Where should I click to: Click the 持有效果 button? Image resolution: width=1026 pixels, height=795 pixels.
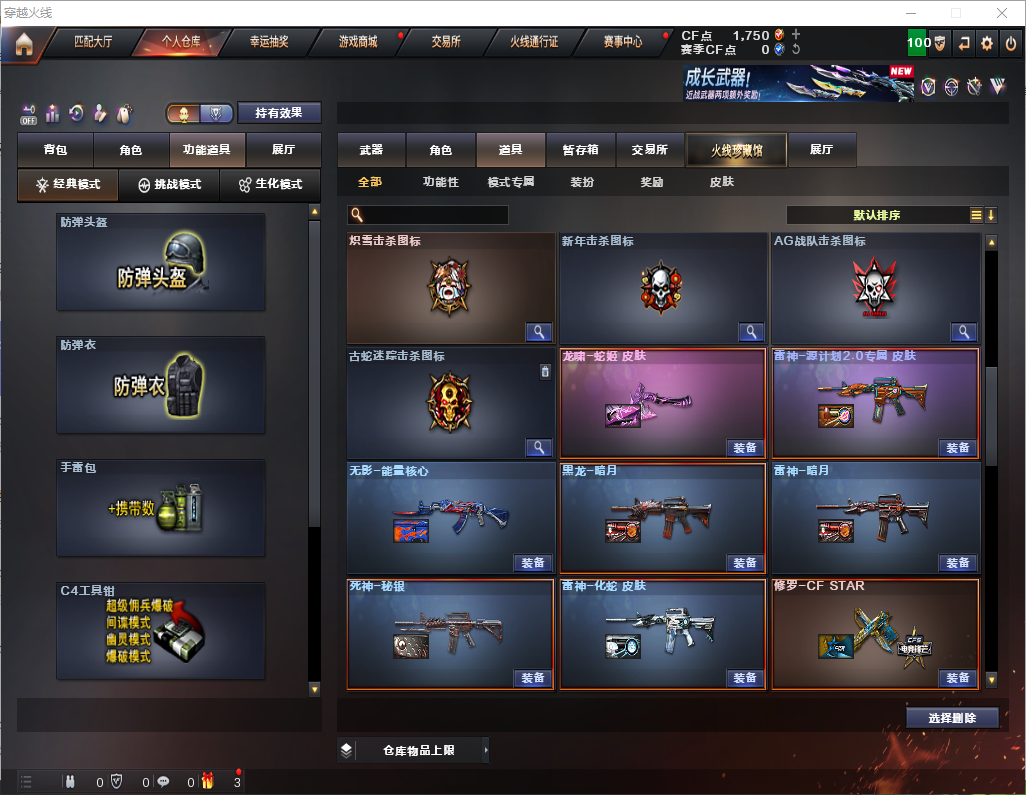(279, 113)
